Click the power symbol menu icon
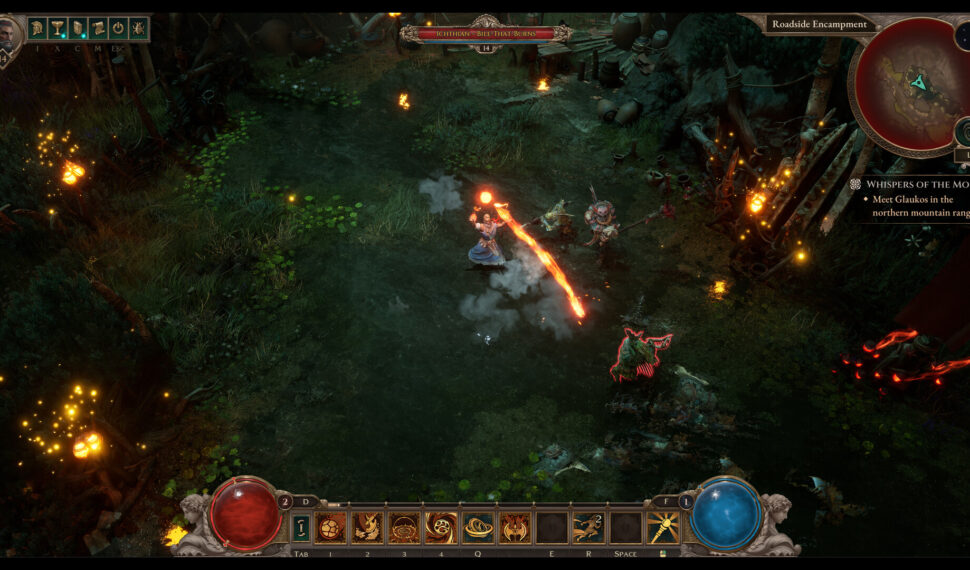 click(x=118, y=28)
